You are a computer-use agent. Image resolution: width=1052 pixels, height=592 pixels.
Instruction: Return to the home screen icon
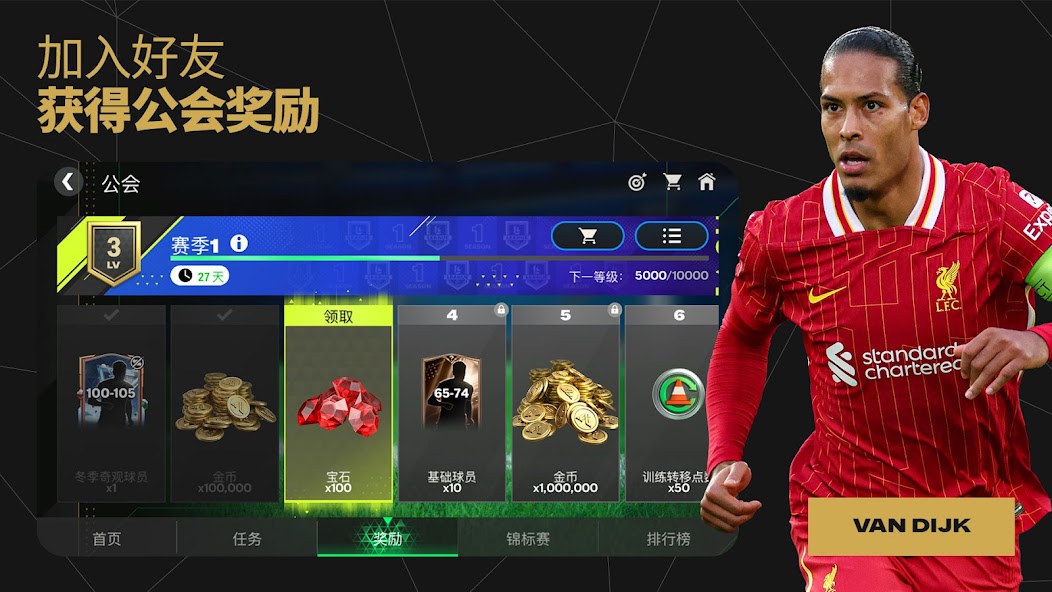tap(707, 182)
